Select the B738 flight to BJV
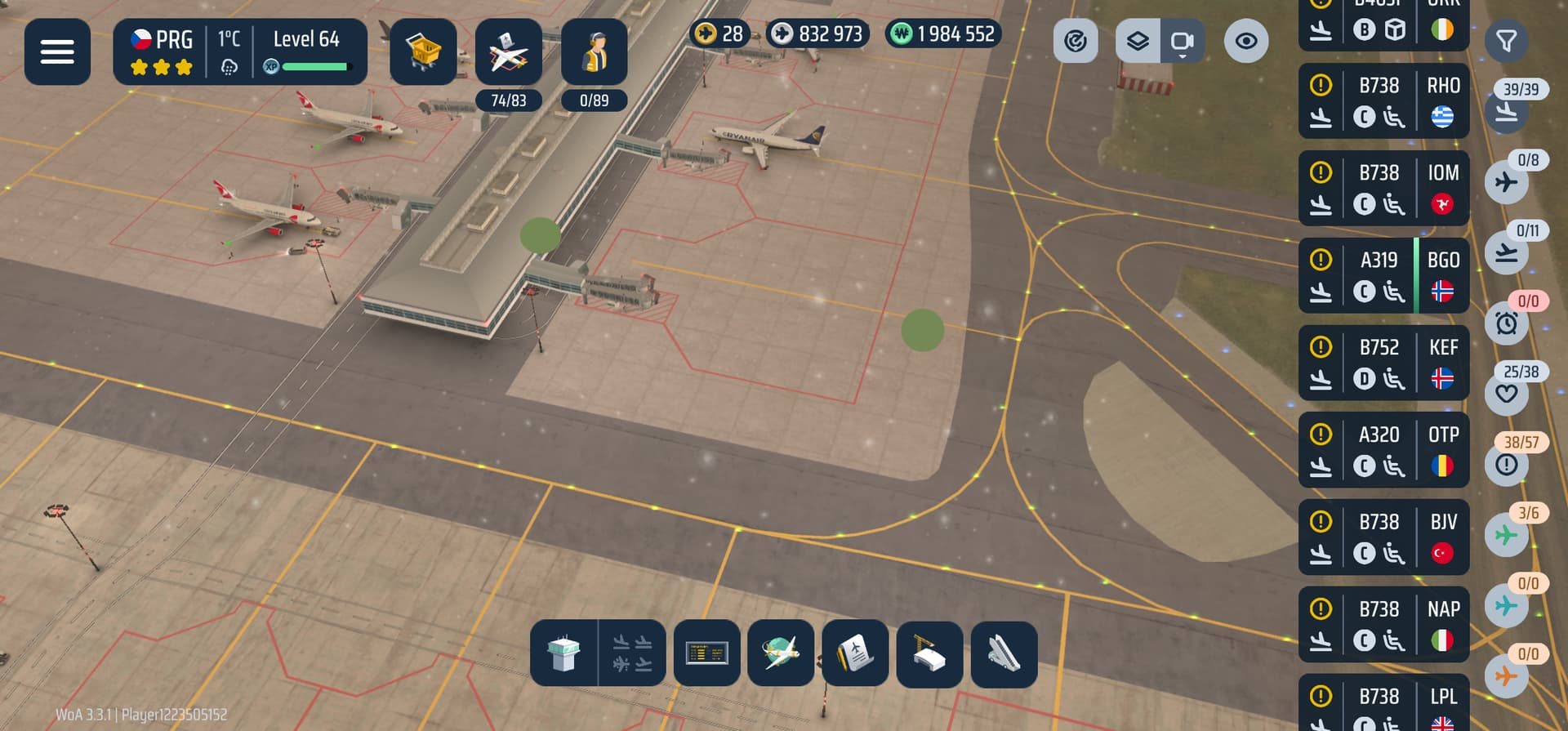Screen dimensions: 1568x731 click(x=1383, y=538)
